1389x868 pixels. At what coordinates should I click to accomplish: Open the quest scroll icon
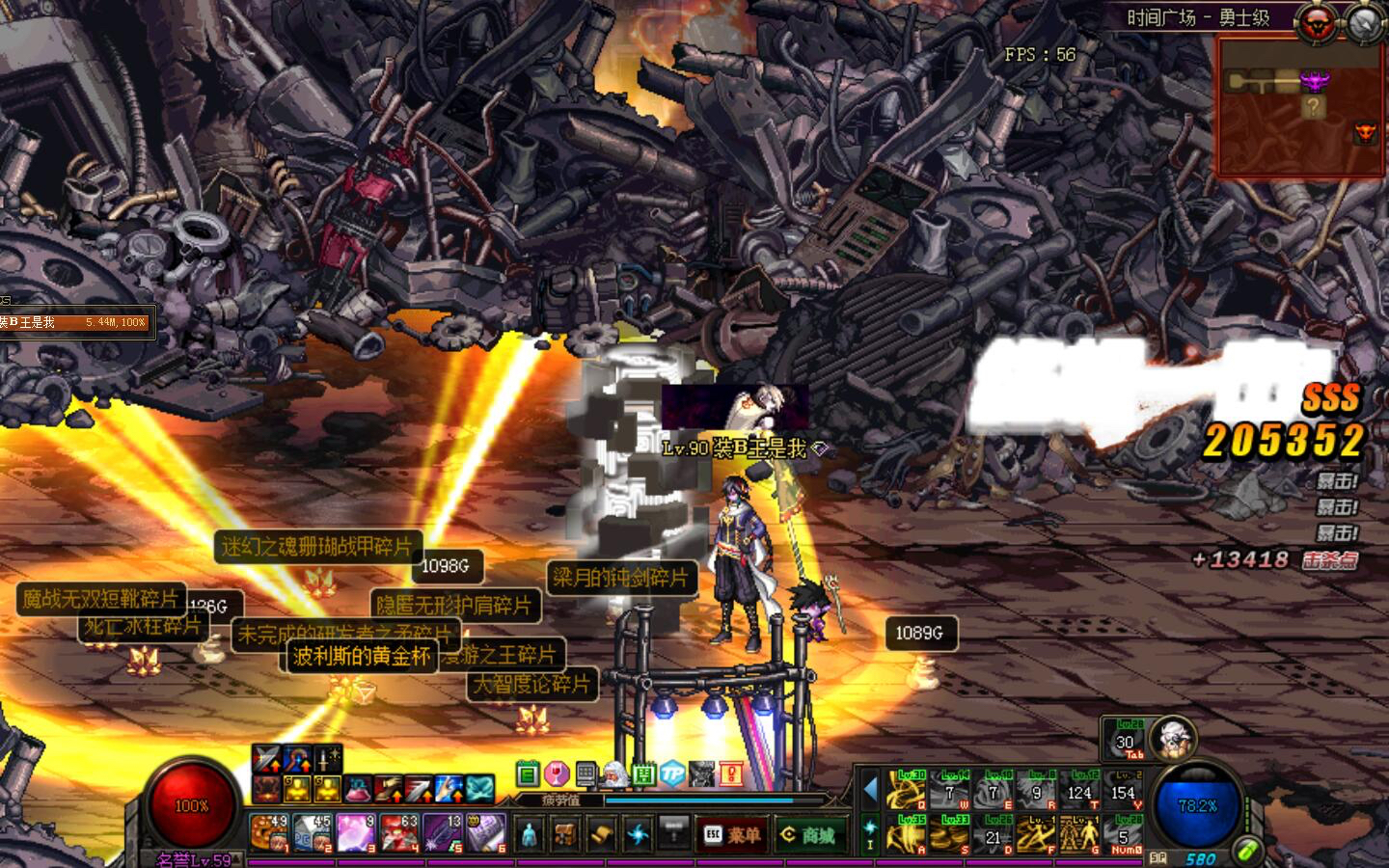[602, 834]
